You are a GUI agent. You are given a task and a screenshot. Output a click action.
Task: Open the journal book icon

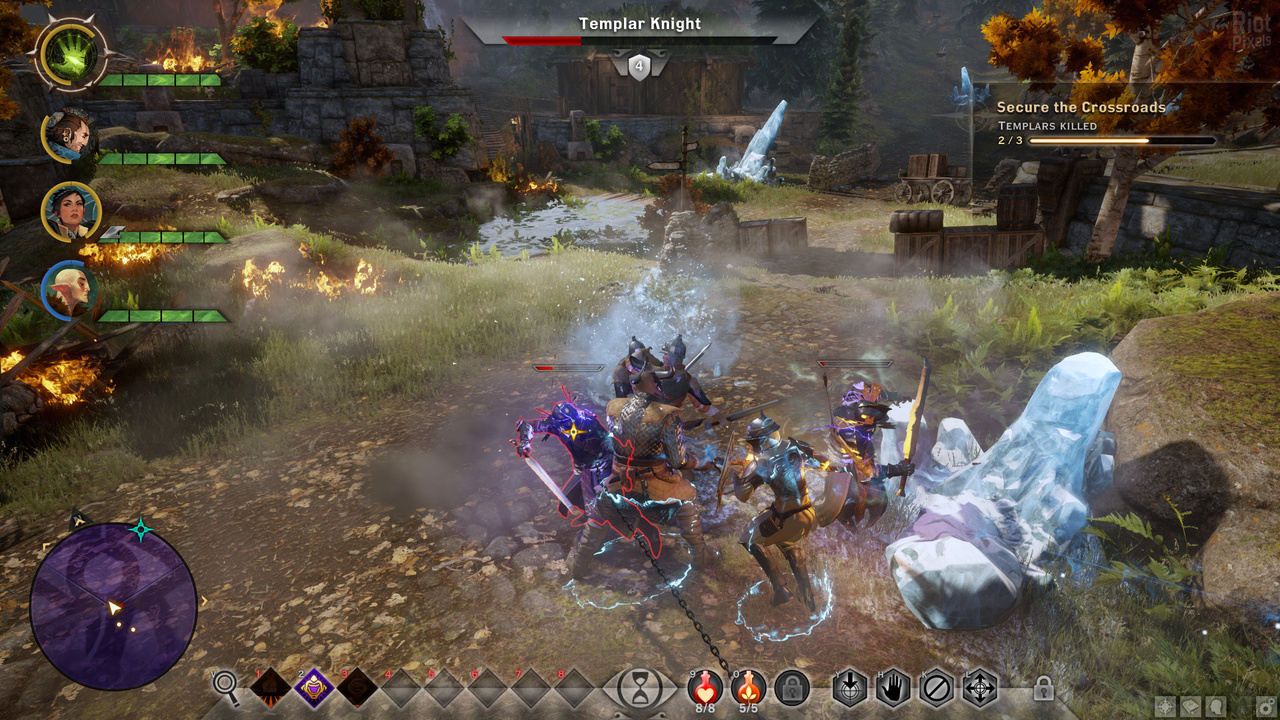1191,706
